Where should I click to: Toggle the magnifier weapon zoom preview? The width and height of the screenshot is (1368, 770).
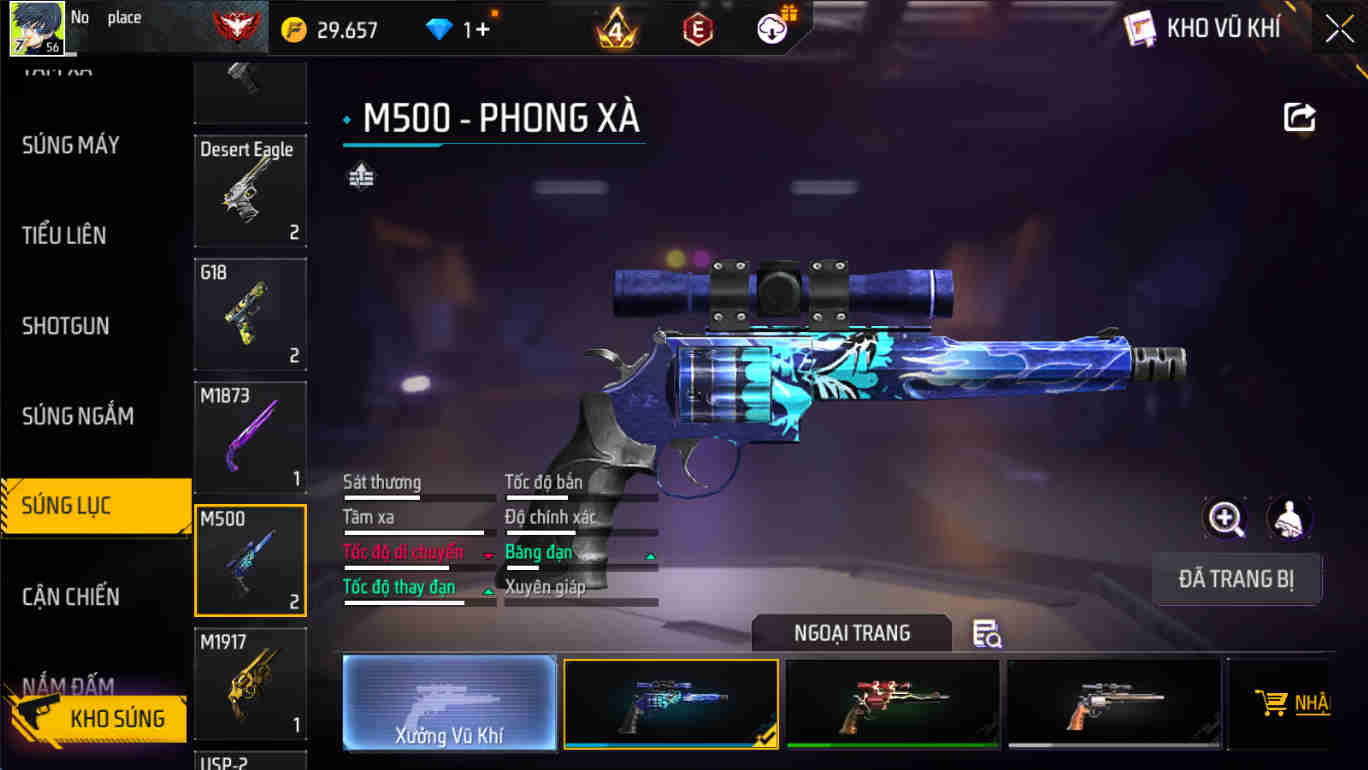coord(1226,519)
